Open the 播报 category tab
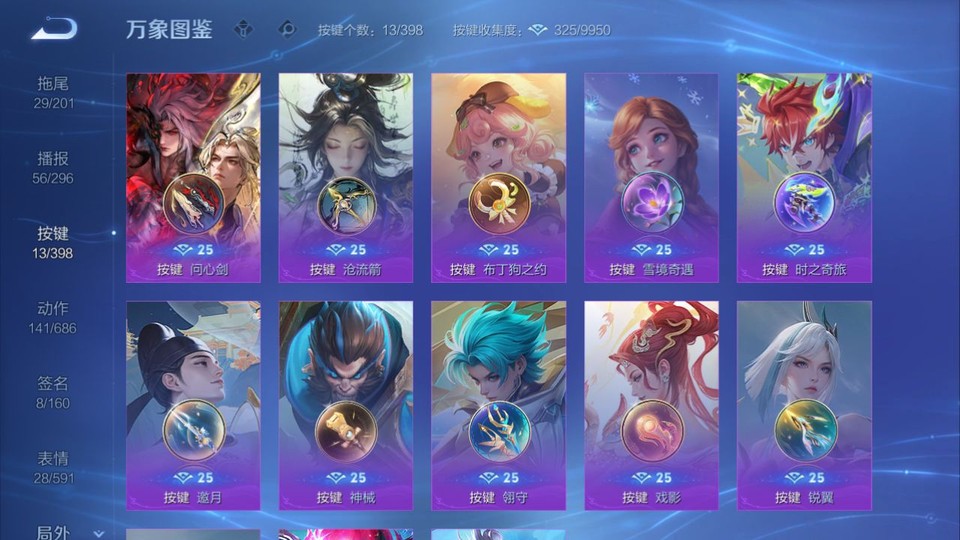 click(x=54, y=168)
